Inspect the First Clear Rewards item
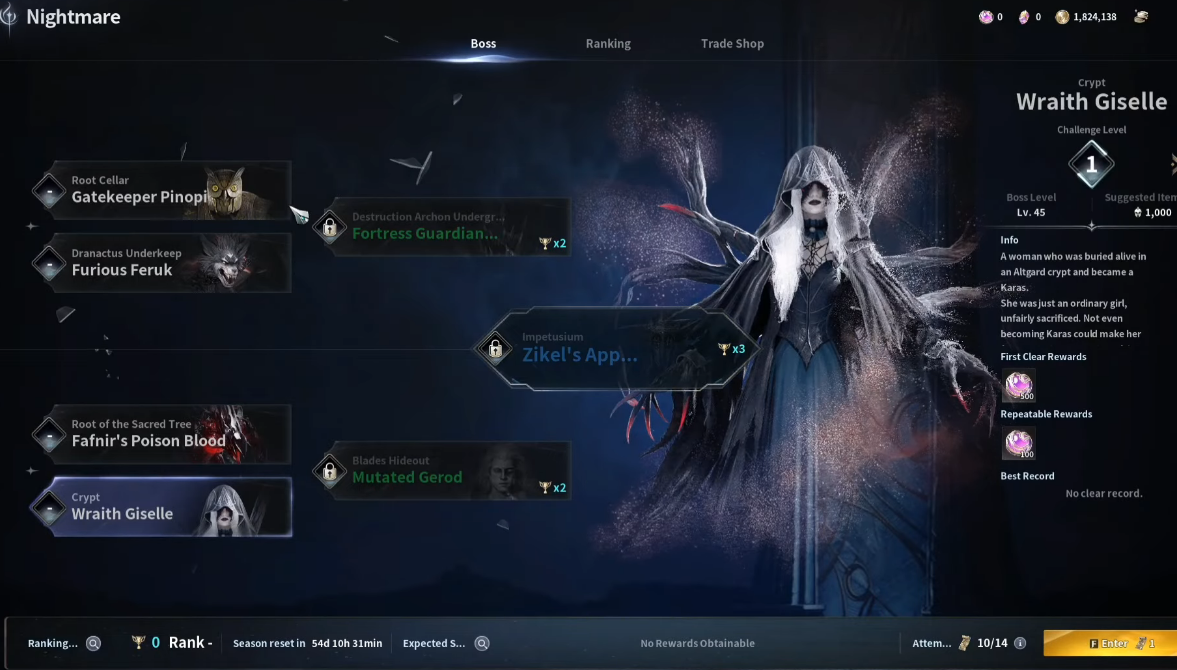The width and height of the screenshot is (1177, 670). pyautogui.click(x=1018, y=385)
